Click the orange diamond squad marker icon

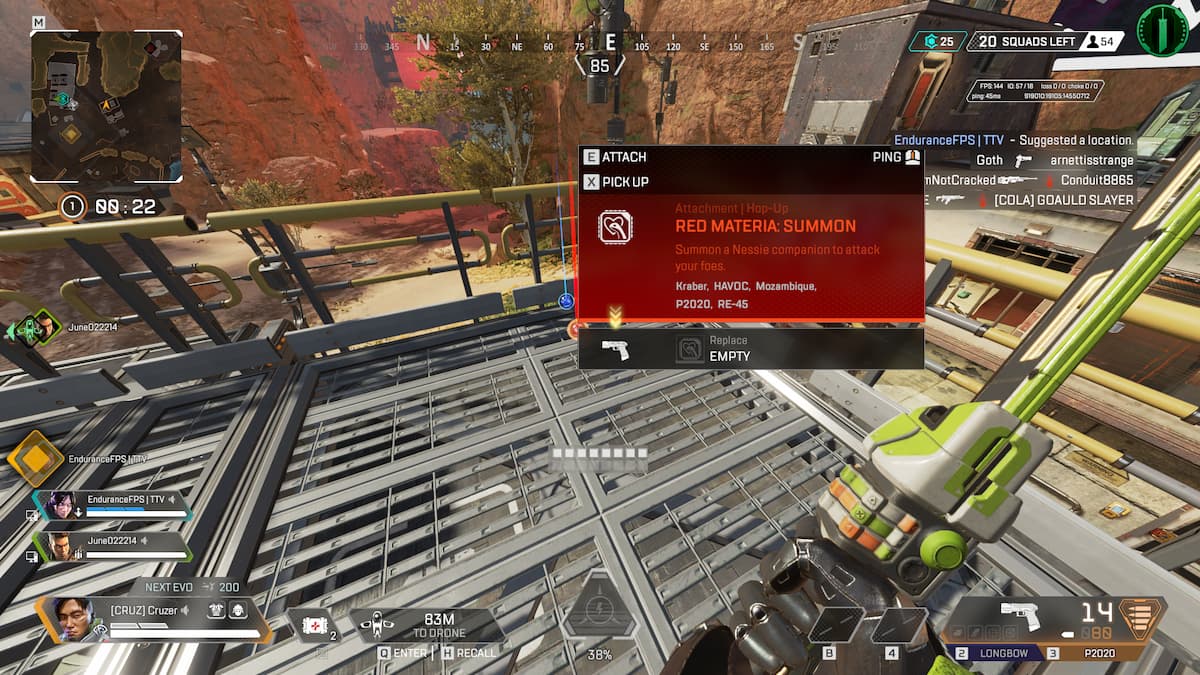[35, 459]
